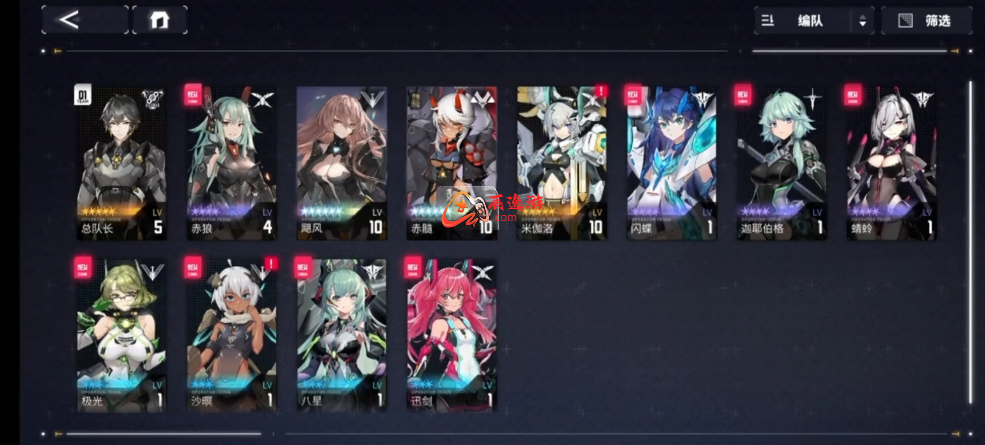Screen dimensions: 985x445
Task: Return to the home screen
Action: pos(159,20)
